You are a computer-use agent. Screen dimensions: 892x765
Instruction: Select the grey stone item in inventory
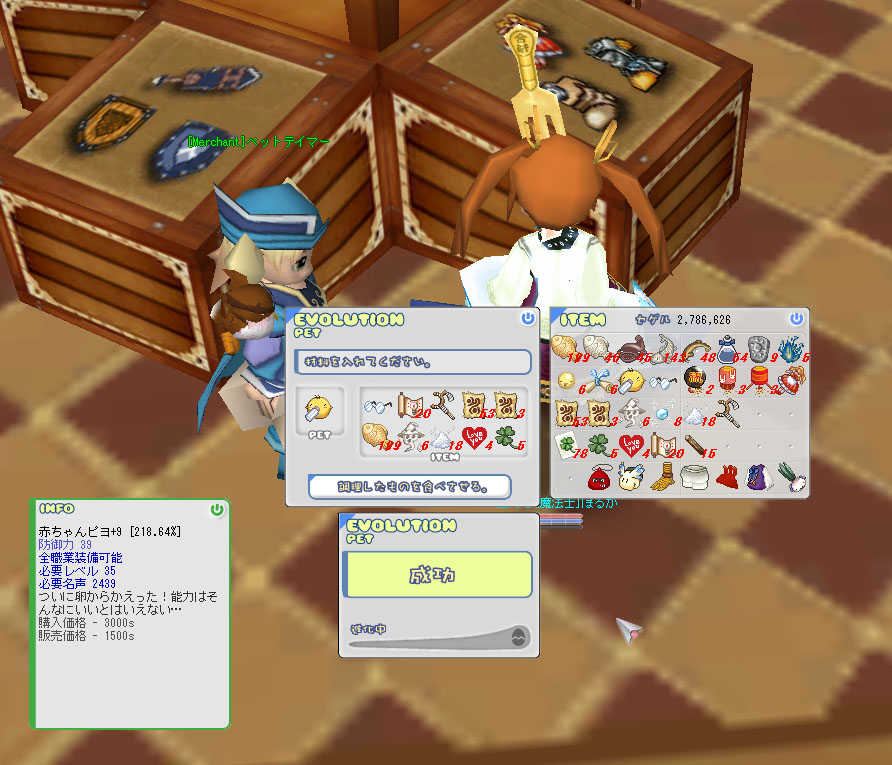coord(758,347)
